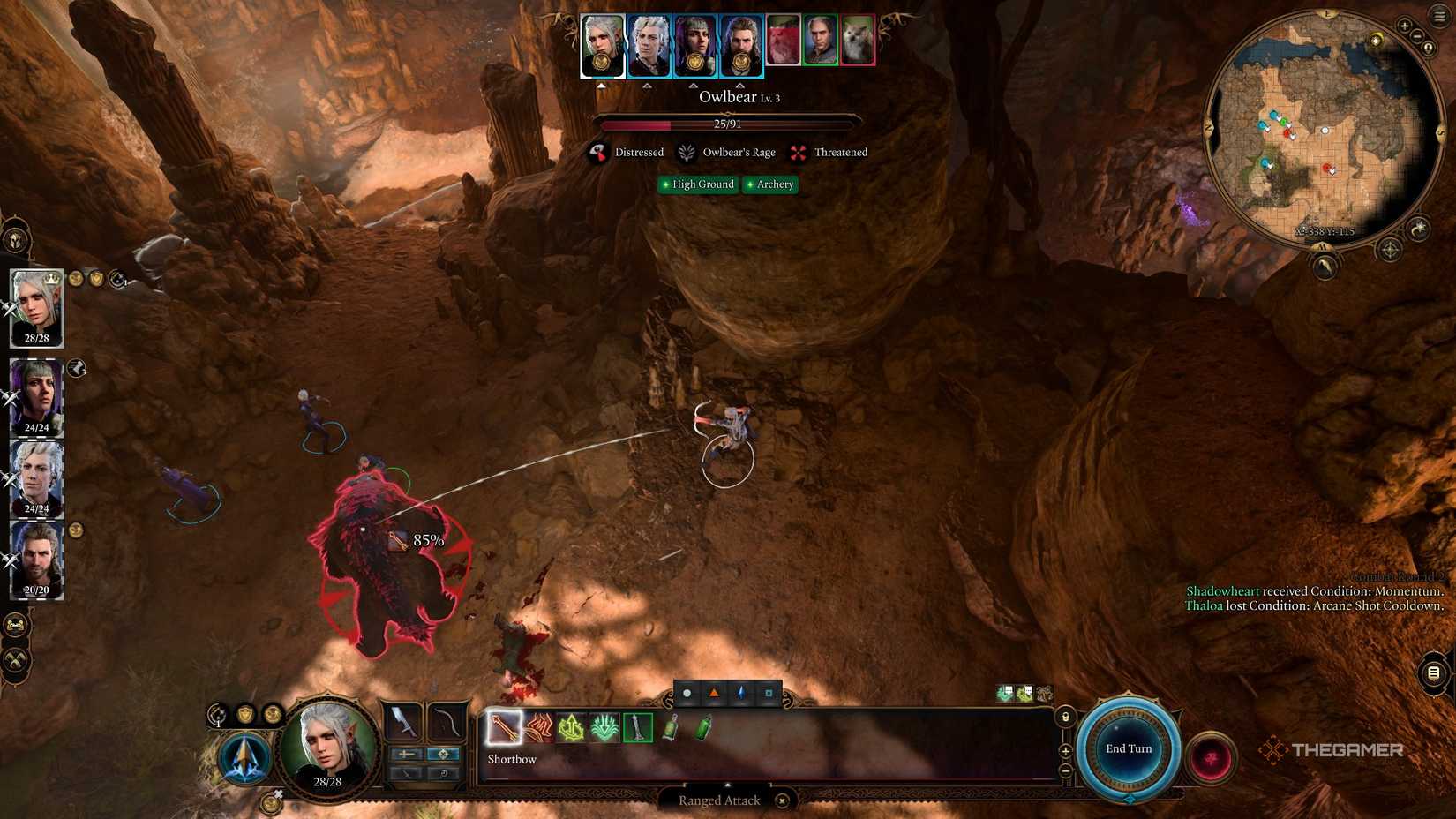Image resolution: width=1456 pixels, height=819 pixels.
Task: Expand the first turn-order portrait's arrow
Action: point(601,84)
